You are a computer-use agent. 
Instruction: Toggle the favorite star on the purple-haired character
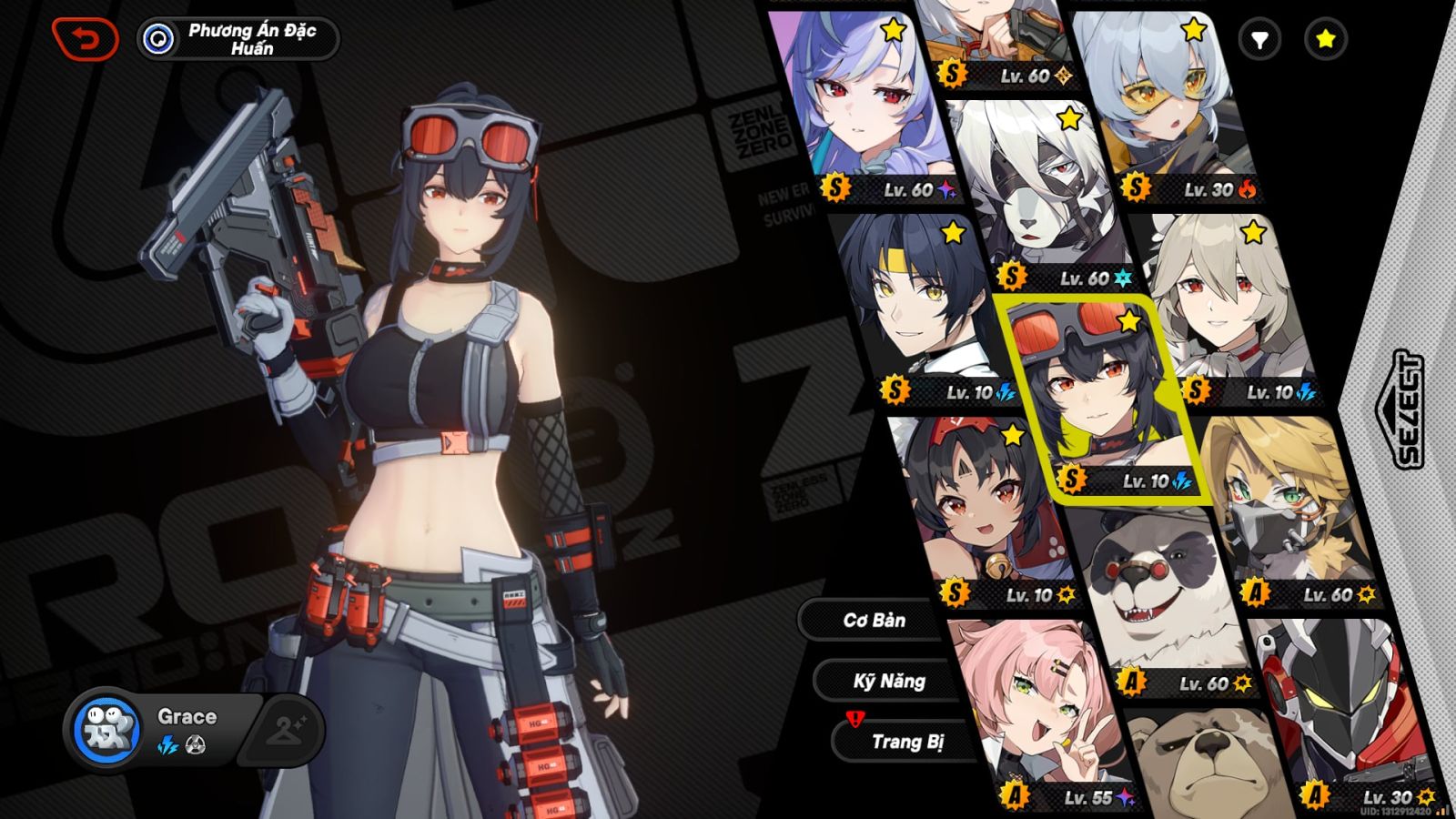pyautogui.click(x=894, y=27)
